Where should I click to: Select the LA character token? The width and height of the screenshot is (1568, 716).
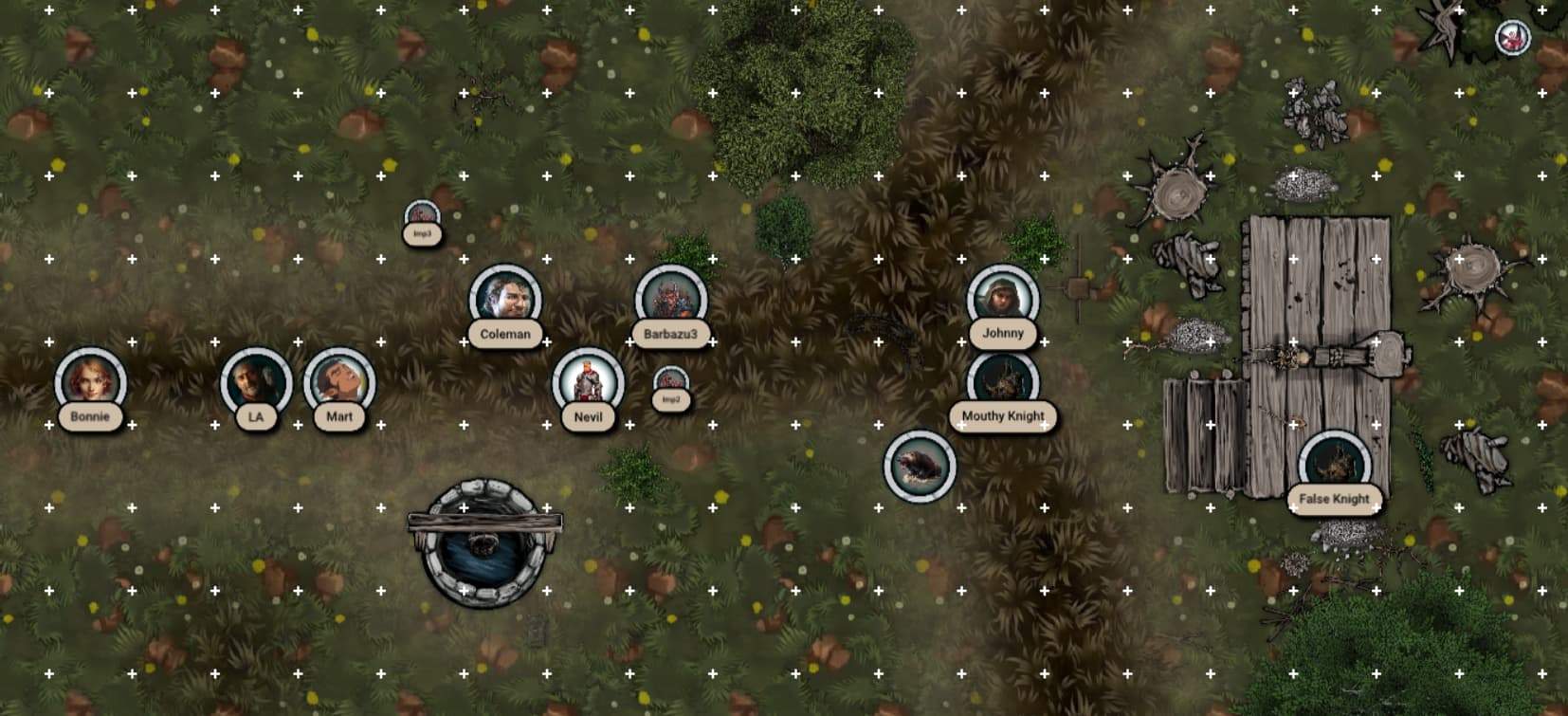coord(256,383)
